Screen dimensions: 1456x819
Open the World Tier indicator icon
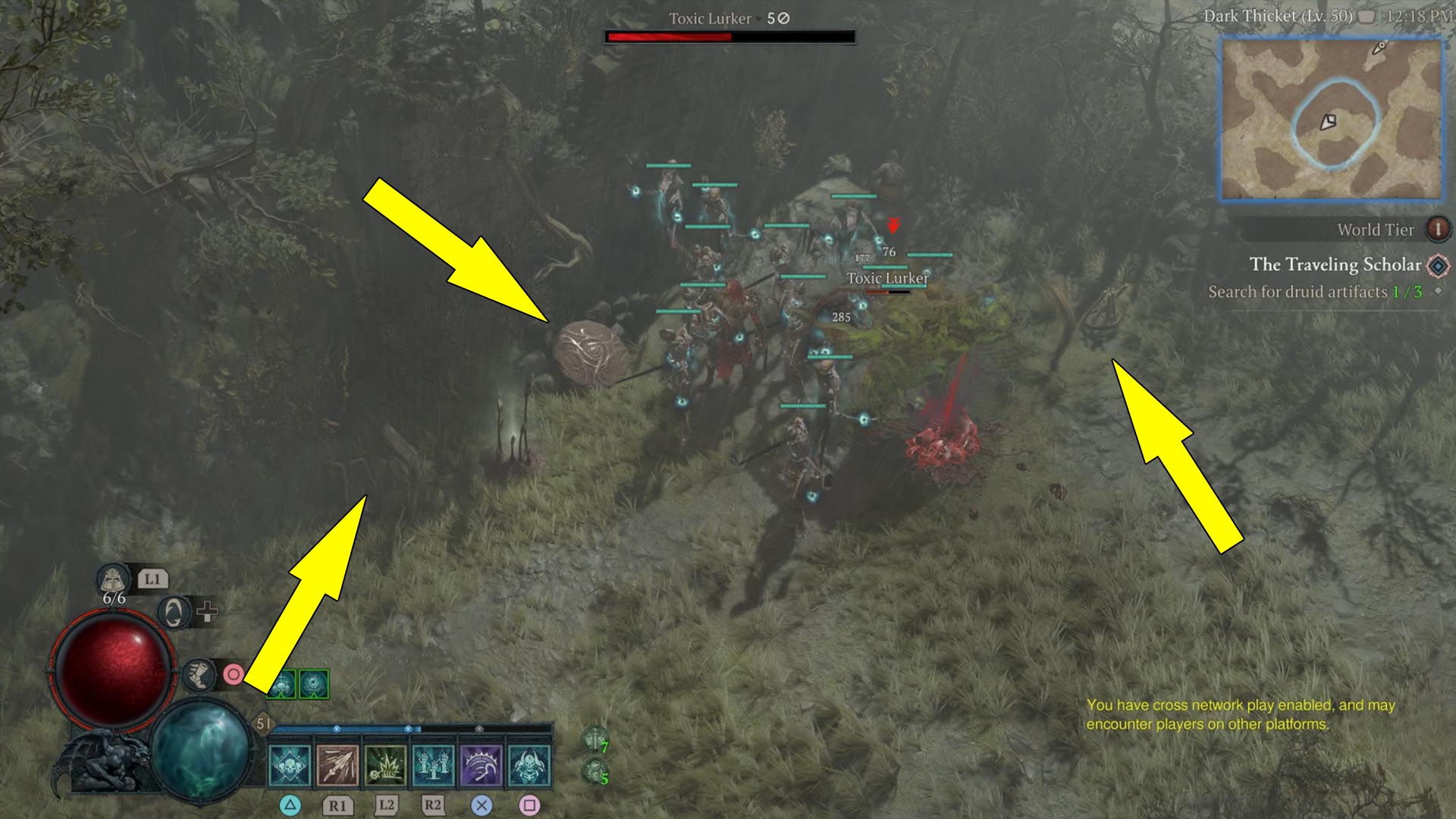click(x=1439, y=230)
